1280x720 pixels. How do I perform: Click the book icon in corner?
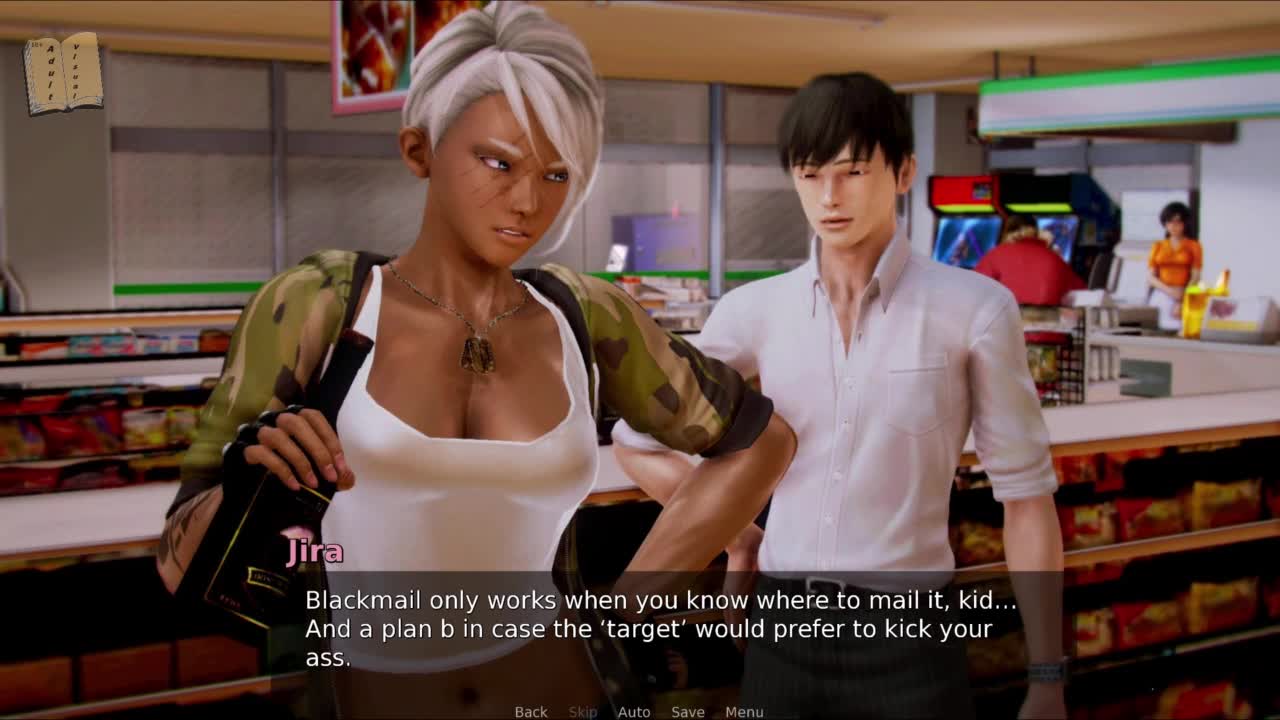(x=63, y=73)
